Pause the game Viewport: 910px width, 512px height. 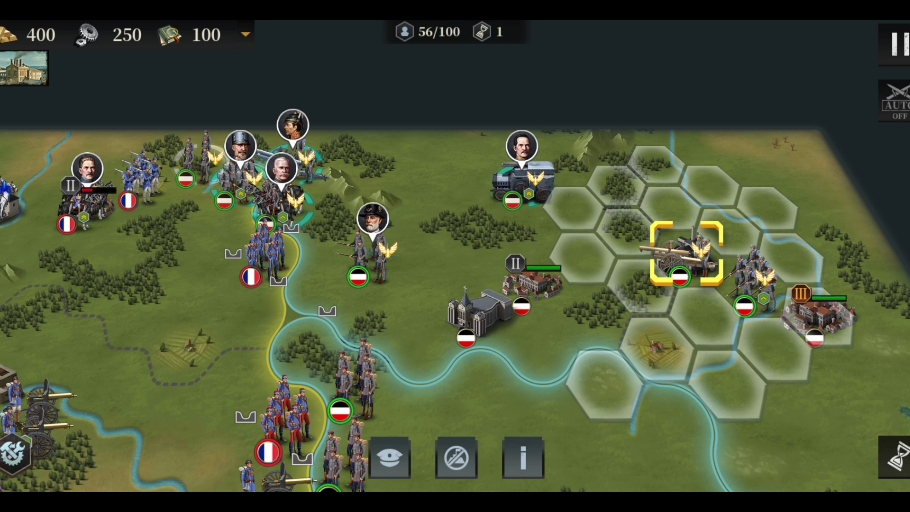click(896, 43)
